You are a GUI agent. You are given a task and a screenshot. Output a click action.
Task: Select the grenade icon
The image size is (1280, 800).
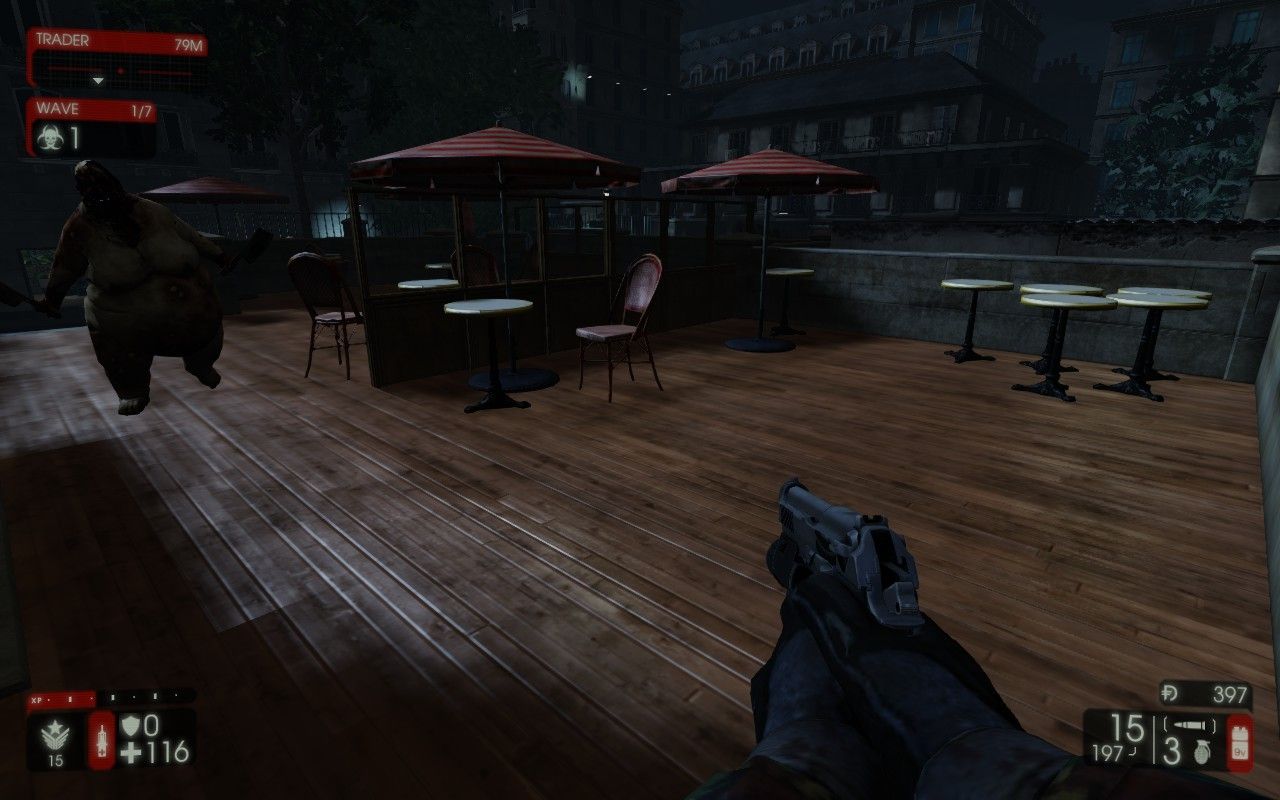pyautogui.click(x=1200, y=754)
